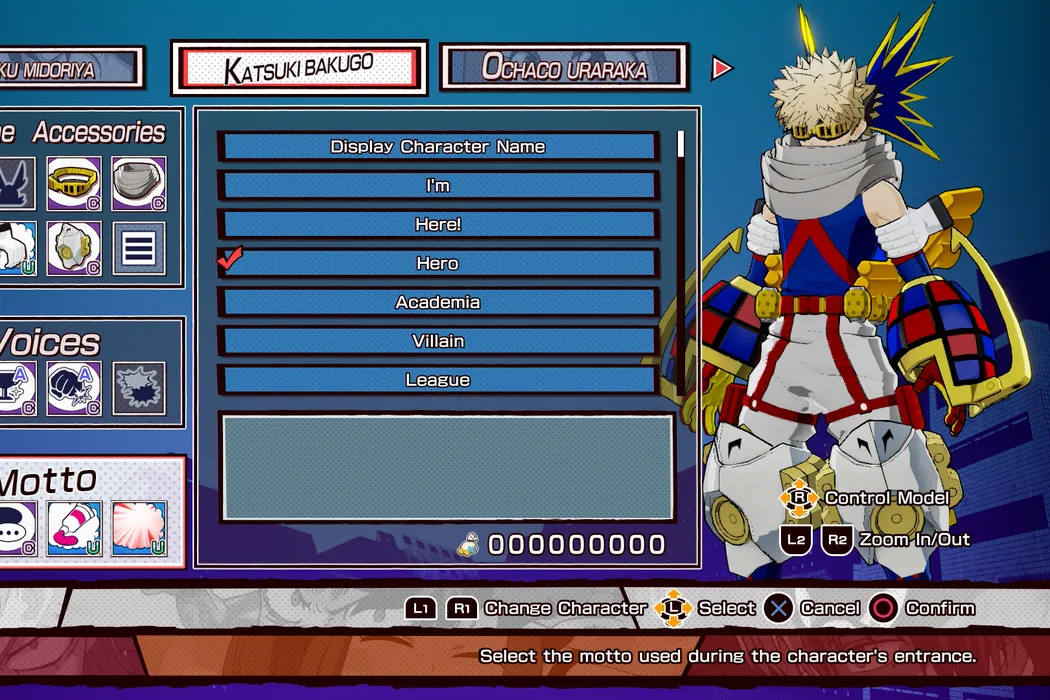Screen dimensions: 1050x700
Task: Pick the "Here!" motto entry
Action: [437, 224]
